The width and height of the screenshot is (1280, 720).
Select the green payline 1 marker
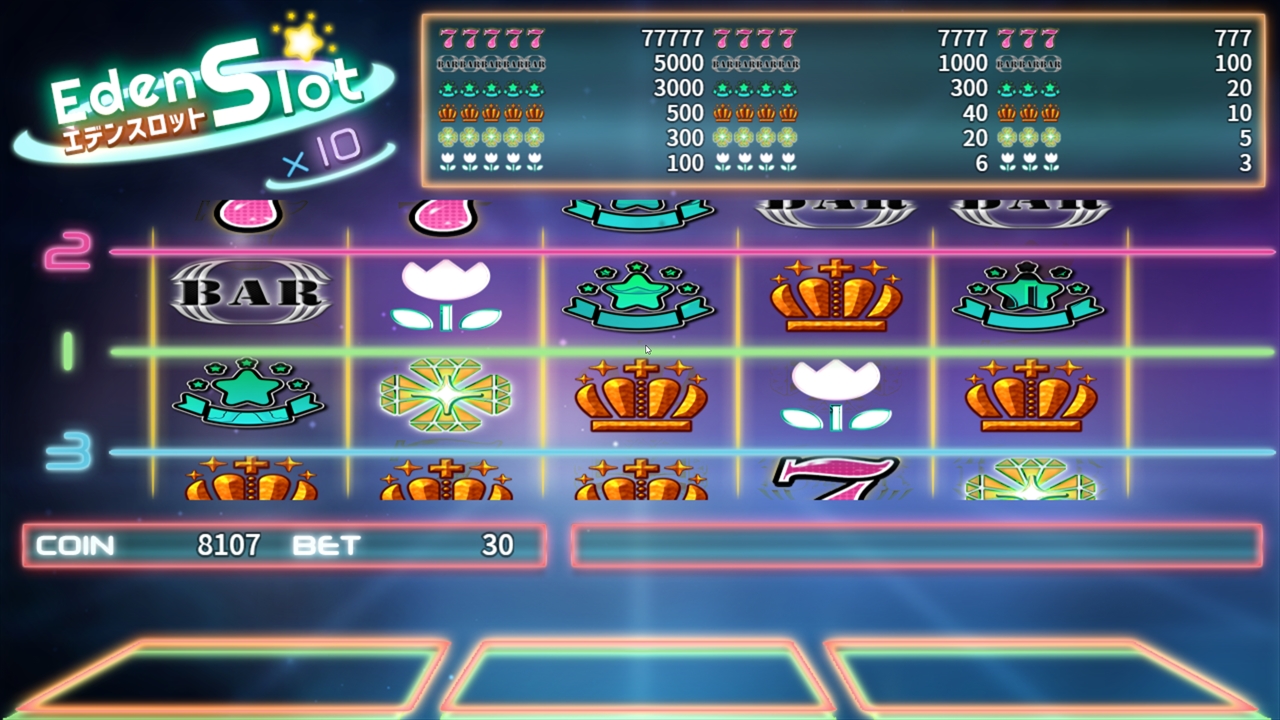68,351
